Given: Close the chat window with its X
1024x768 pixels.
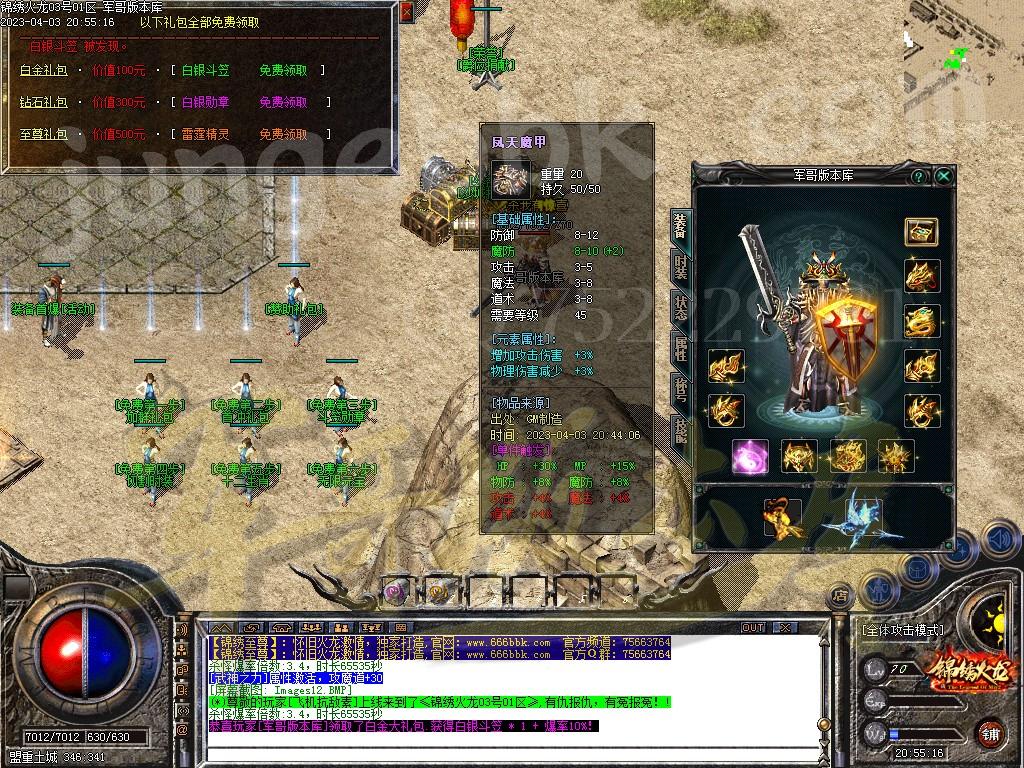Looking at the screenshot, I should (786, 628).
